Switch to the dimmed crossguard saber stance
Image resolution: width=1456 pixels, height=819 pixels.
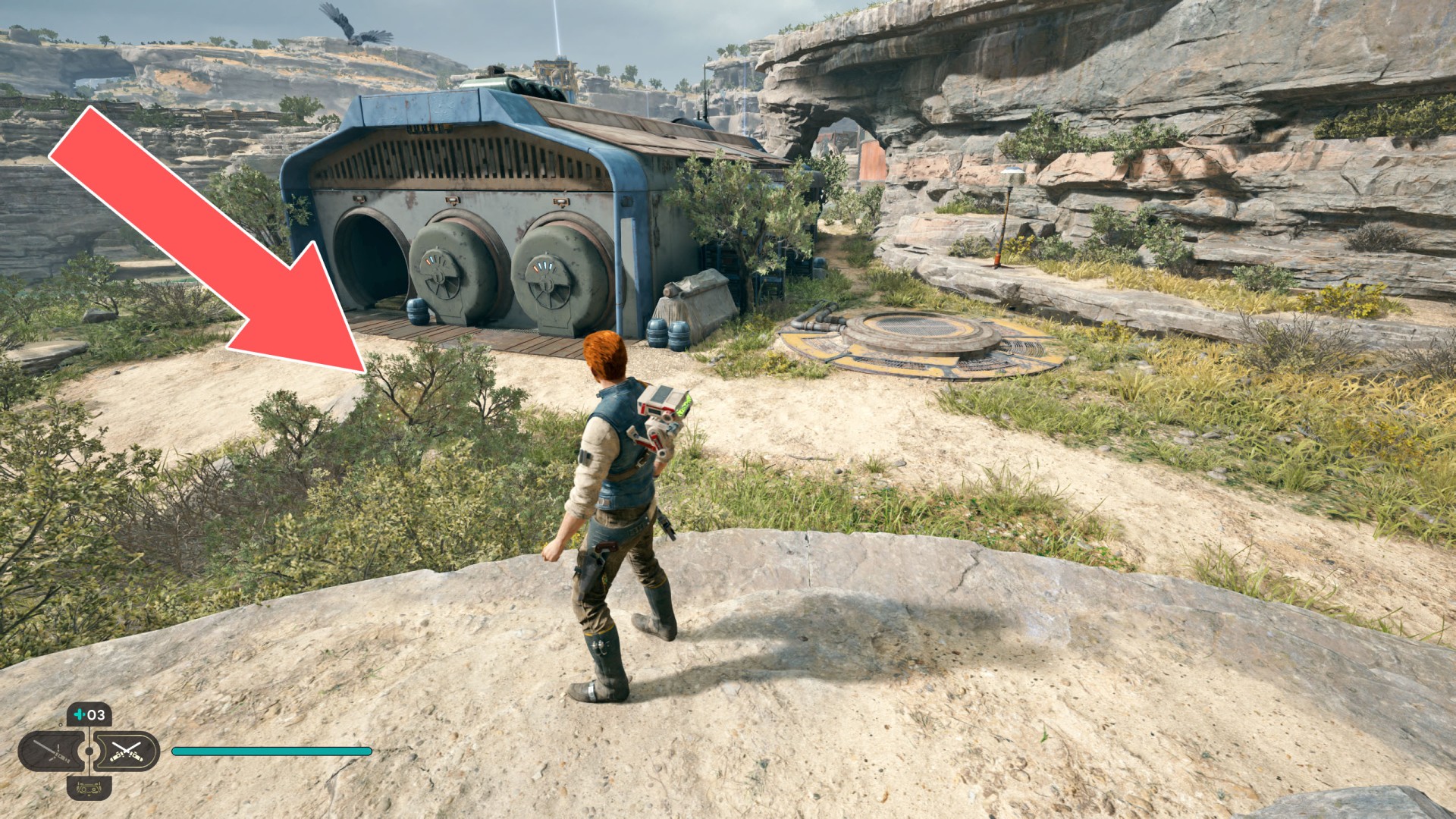pos(52,752)
